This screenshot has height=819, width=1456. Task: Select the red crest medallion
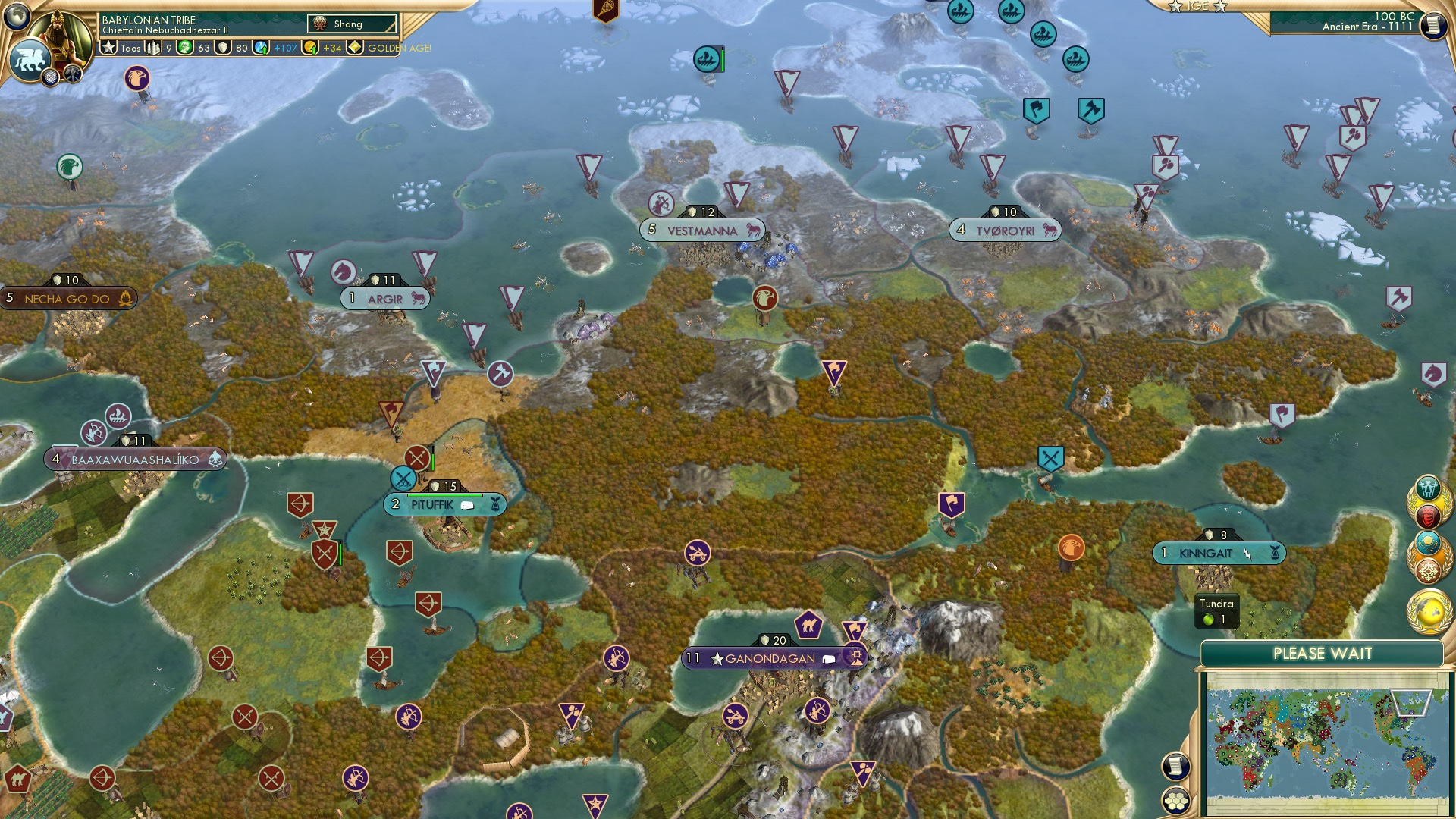point(1429,516)
